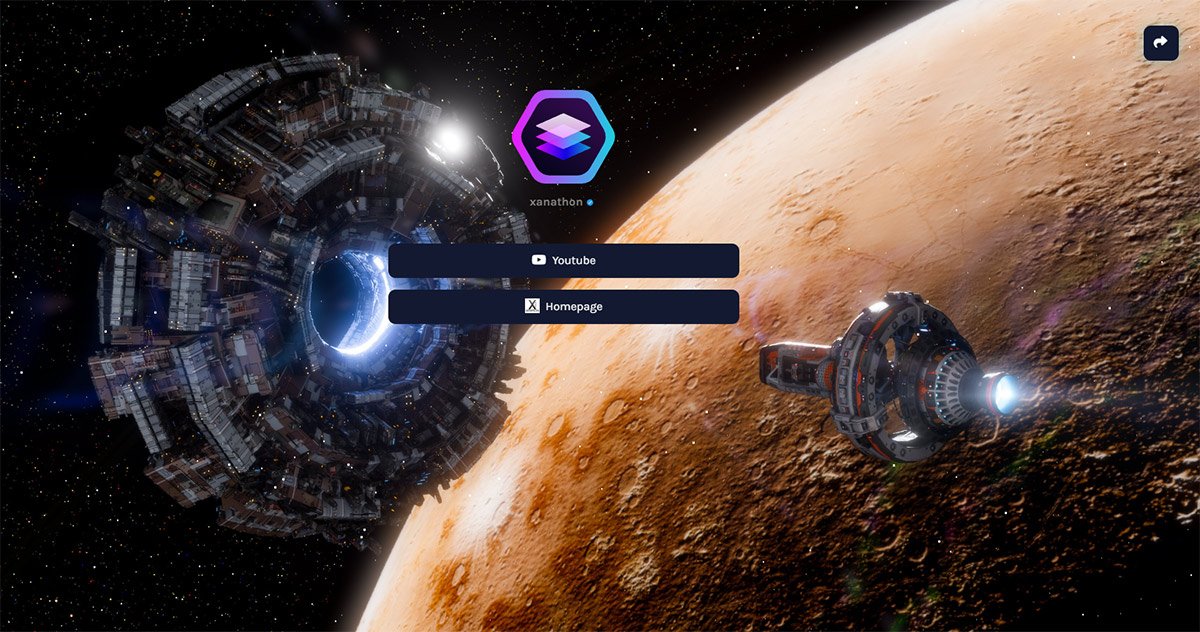Go to the Homepage link
The image size is (1200, 632).
[x=563, y=307]
